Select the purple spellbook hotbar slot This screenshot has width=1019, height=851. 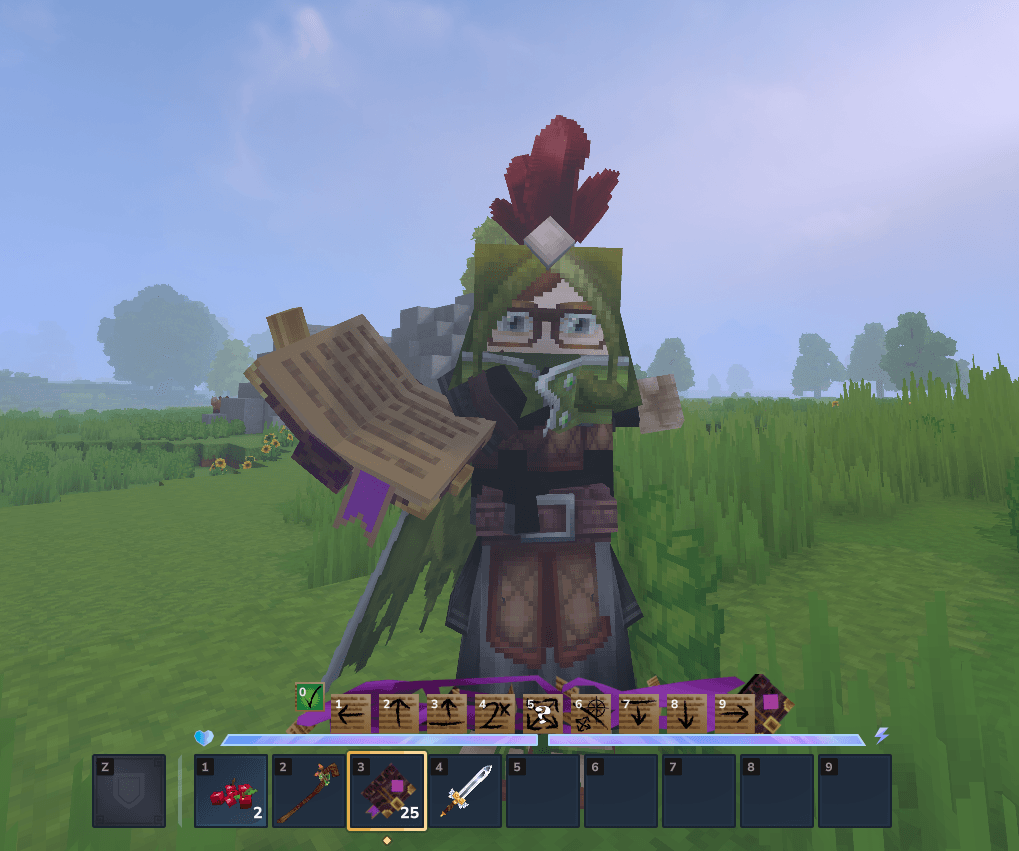click(x=387, y=791)
